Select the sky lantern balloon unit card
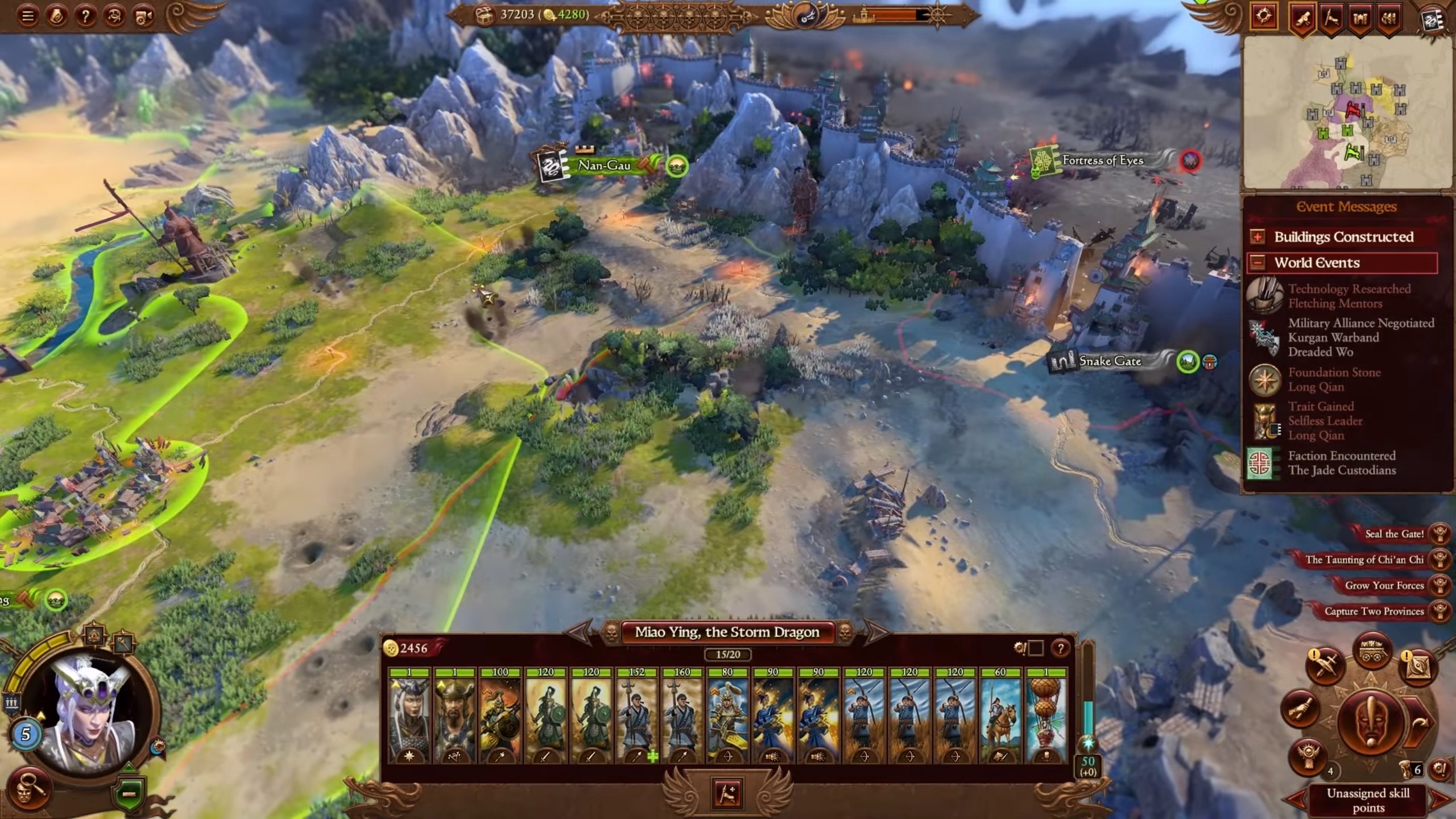Image resolution: width=1456 pixels, height=819 pixels. coord(1046,715)
